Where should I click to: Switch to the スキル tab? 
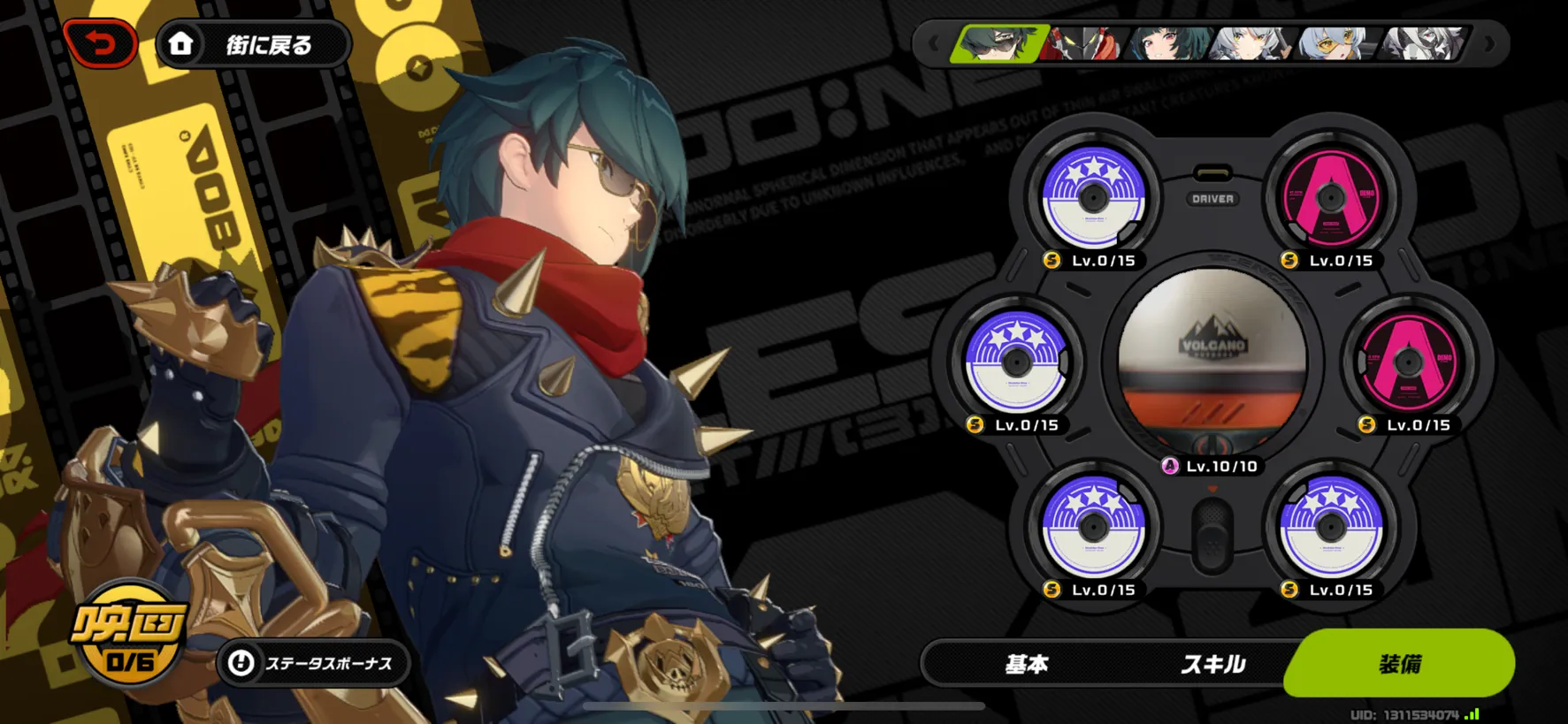[1212, 664]
